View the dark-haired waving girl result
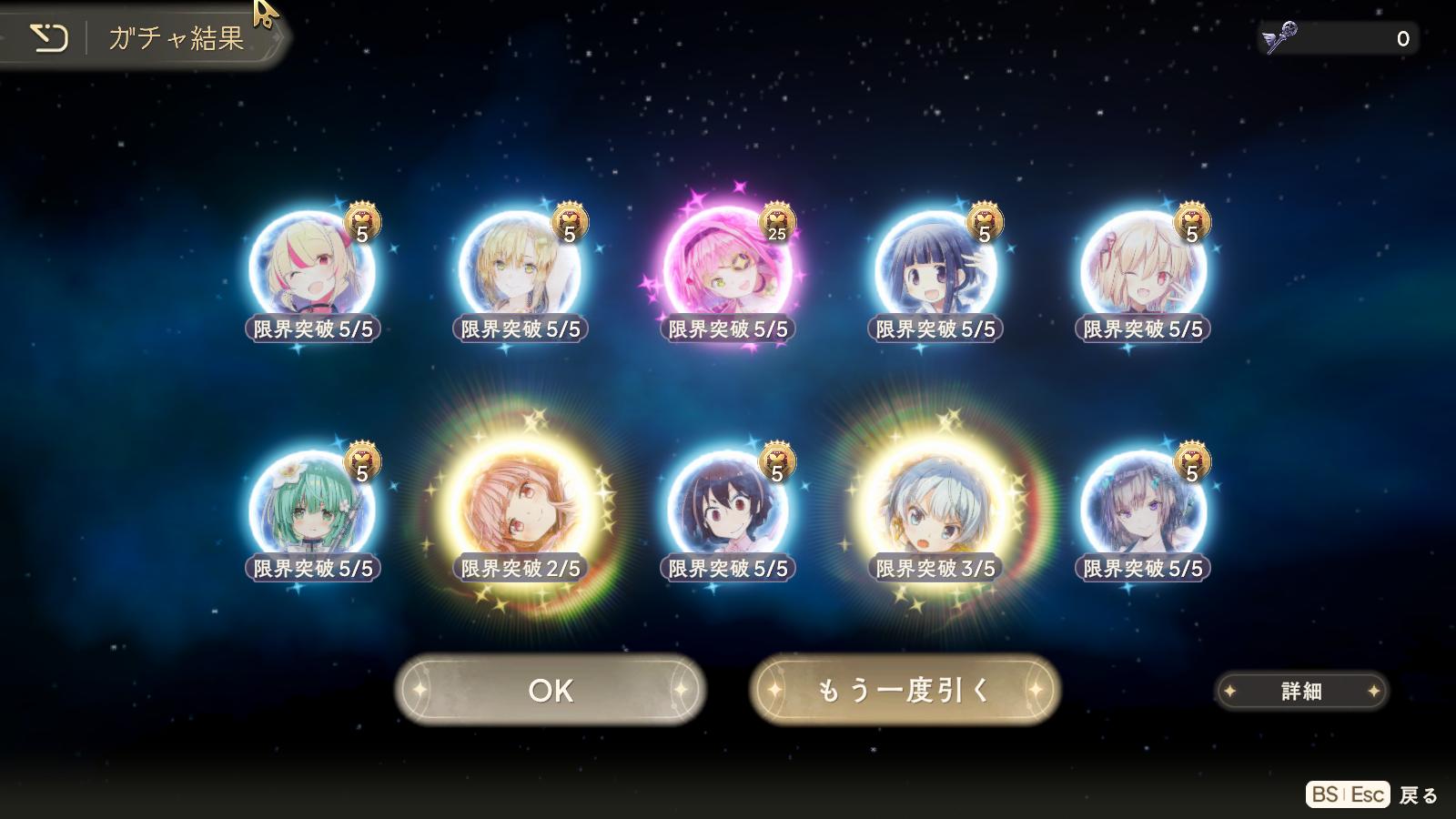1456x819 pixels. point(935,270)
